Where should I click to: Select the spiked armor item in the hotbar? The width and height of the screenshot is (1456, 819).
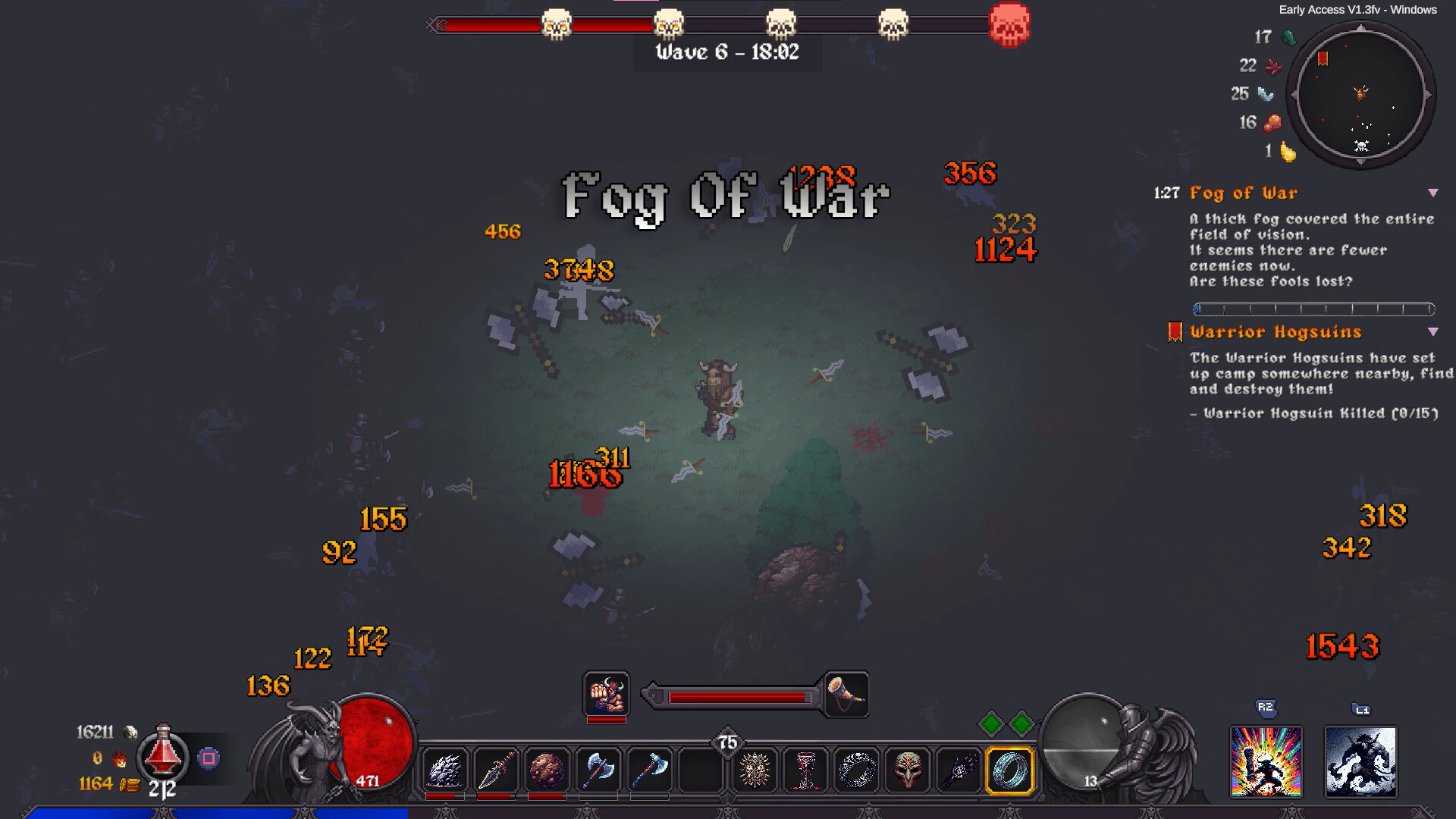[x=447, y=770]
